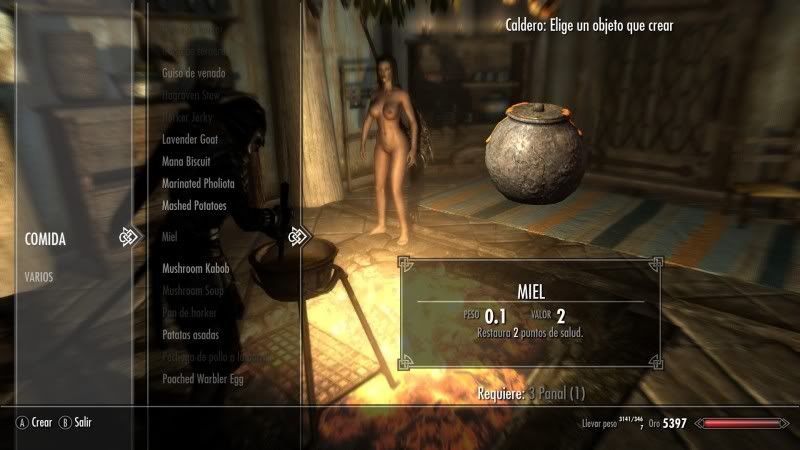Select the Comida category

[46, 239]
